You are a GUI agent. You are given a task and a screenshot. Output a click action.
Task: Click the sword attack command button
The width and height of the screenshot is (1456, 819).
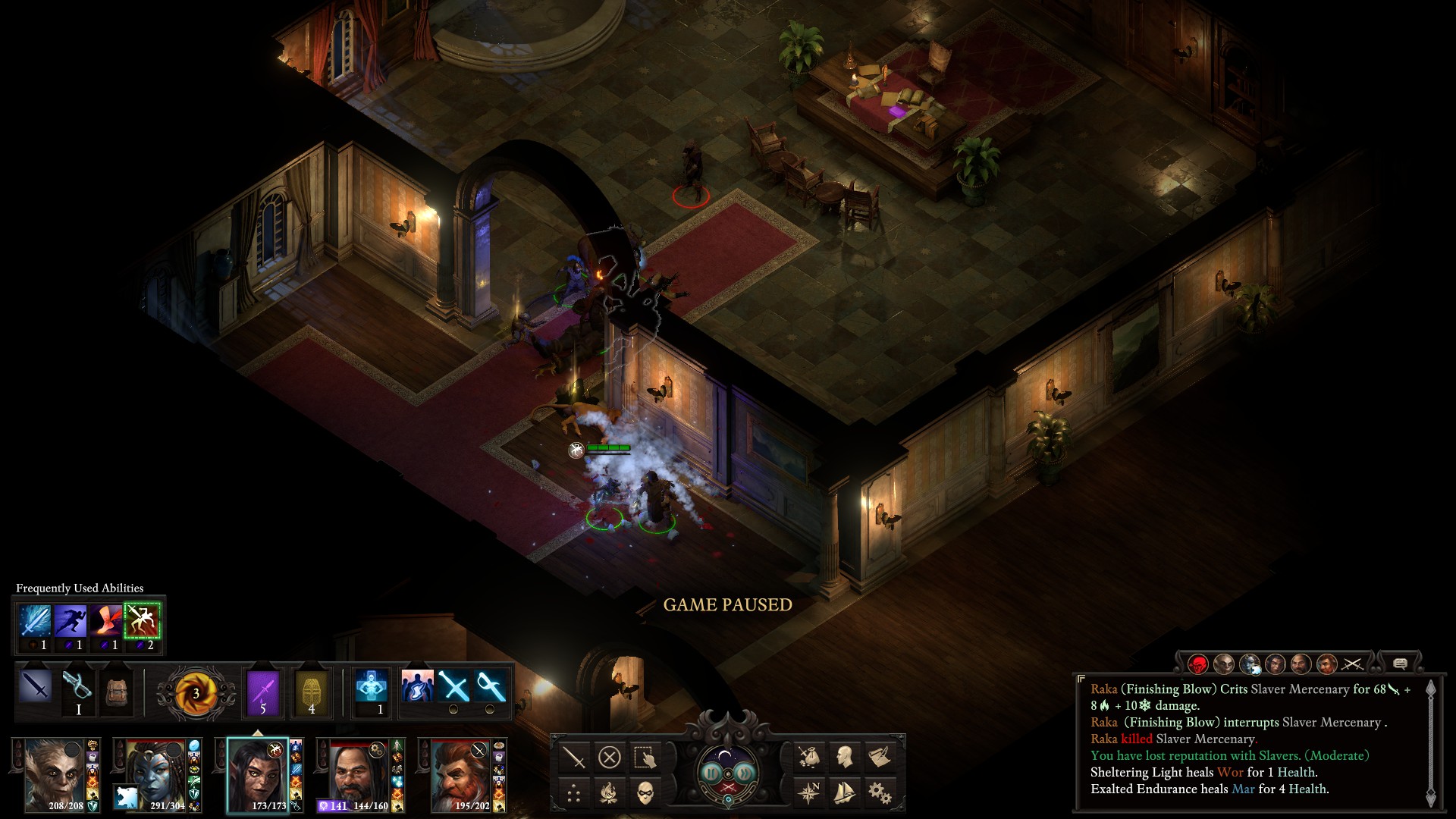(x=574, y=757)
